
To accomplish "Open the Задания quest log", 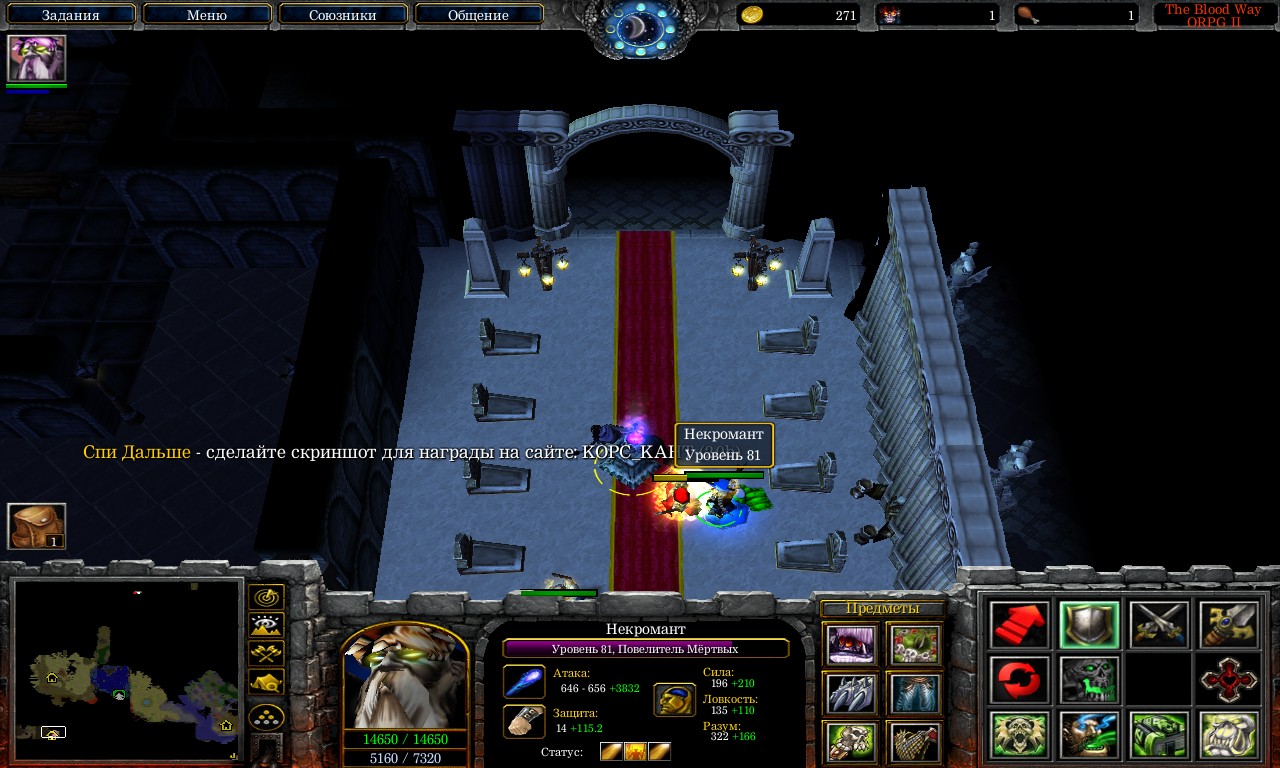I will coord(71,15).
